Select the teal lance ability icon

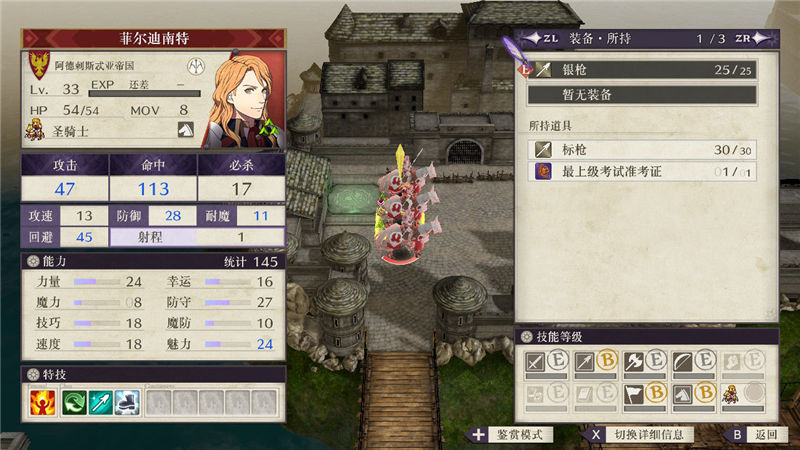(x=101, y=402)
